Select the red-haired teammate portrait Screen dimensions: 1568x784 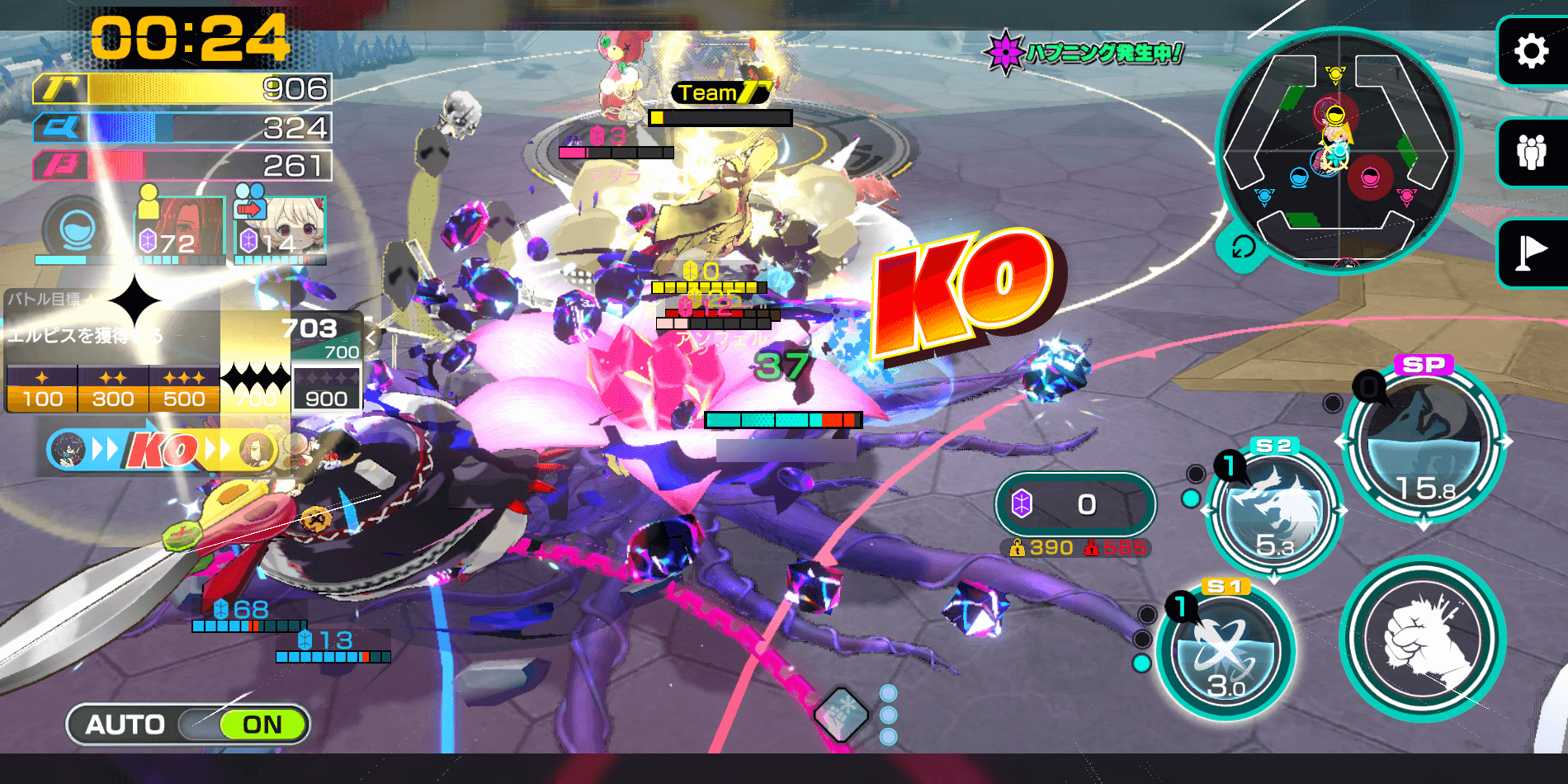tap(180, 229)
